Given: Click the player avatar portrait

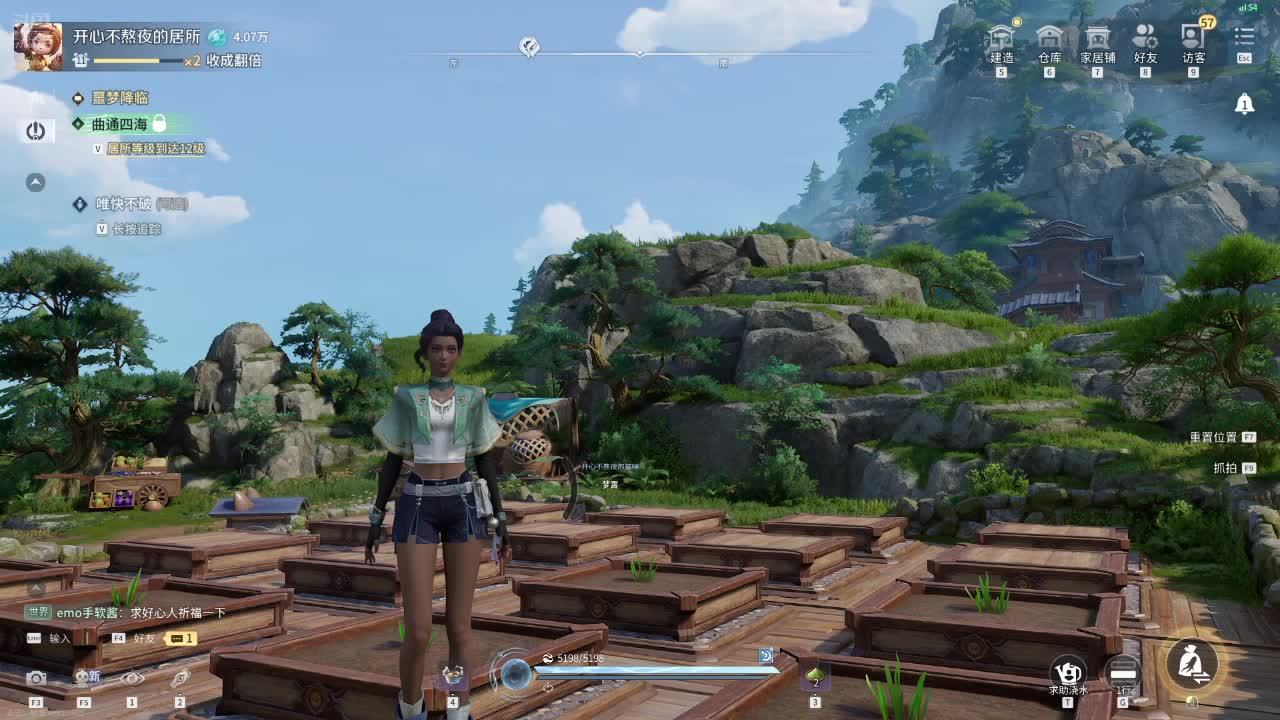Looking at the screenshot, I should tap(38, 47).
